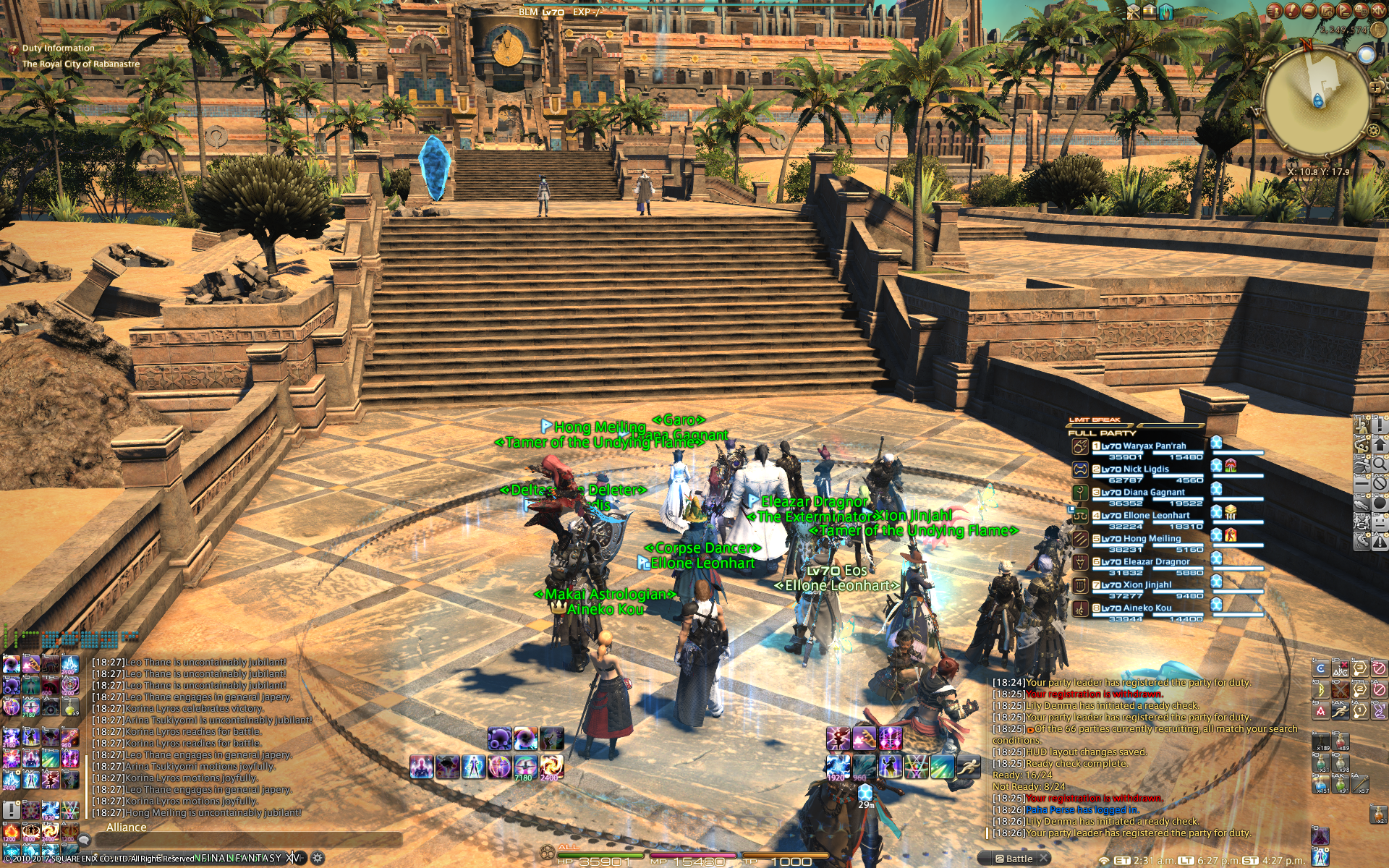This screenshot has width=1389, height=868.
Task: Activate the magnifying glass macro icon
Action: tap(1380, 464)
